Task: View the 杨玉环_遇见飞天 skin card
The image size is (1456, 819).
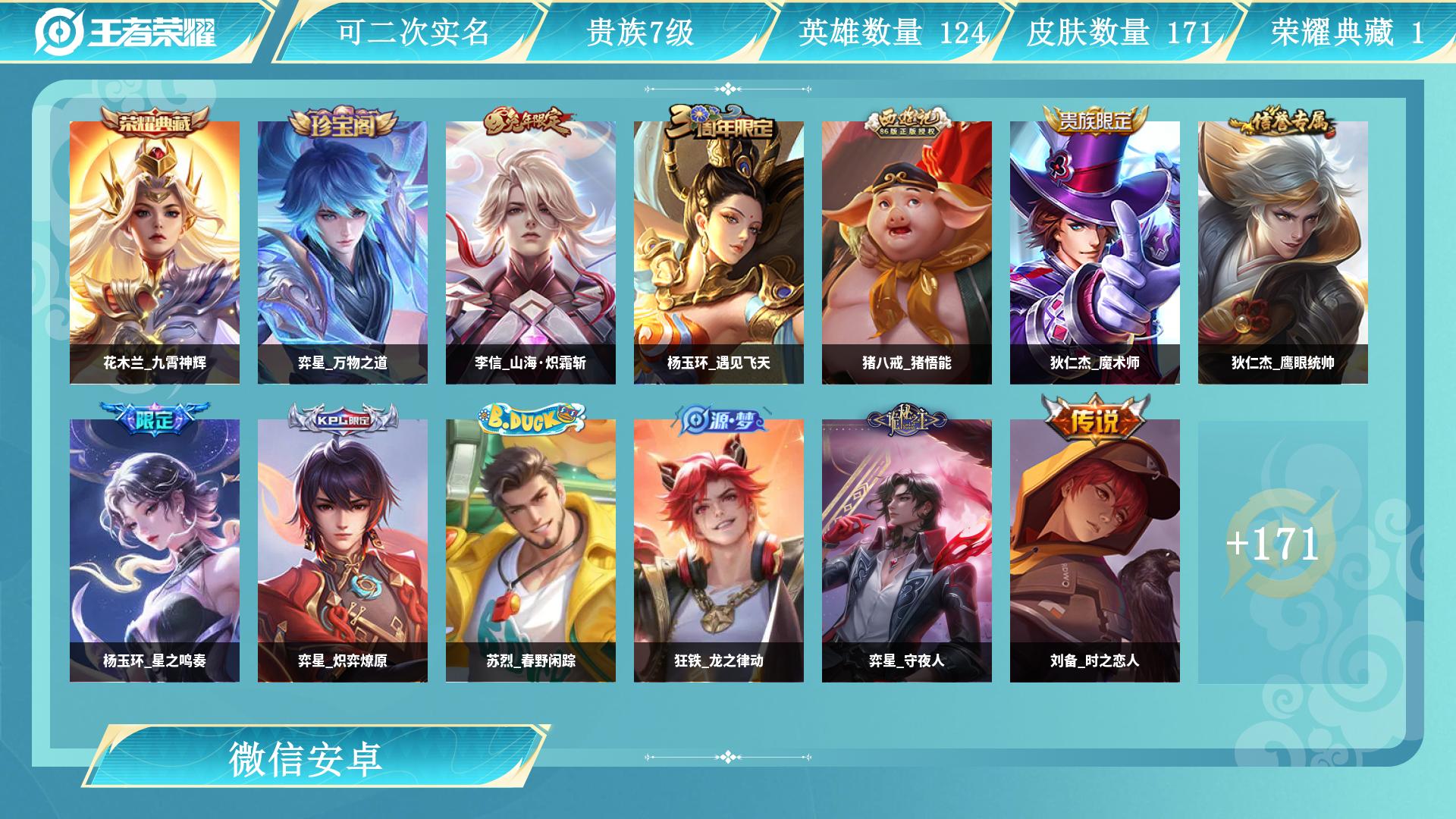Action: coord(719,253)
